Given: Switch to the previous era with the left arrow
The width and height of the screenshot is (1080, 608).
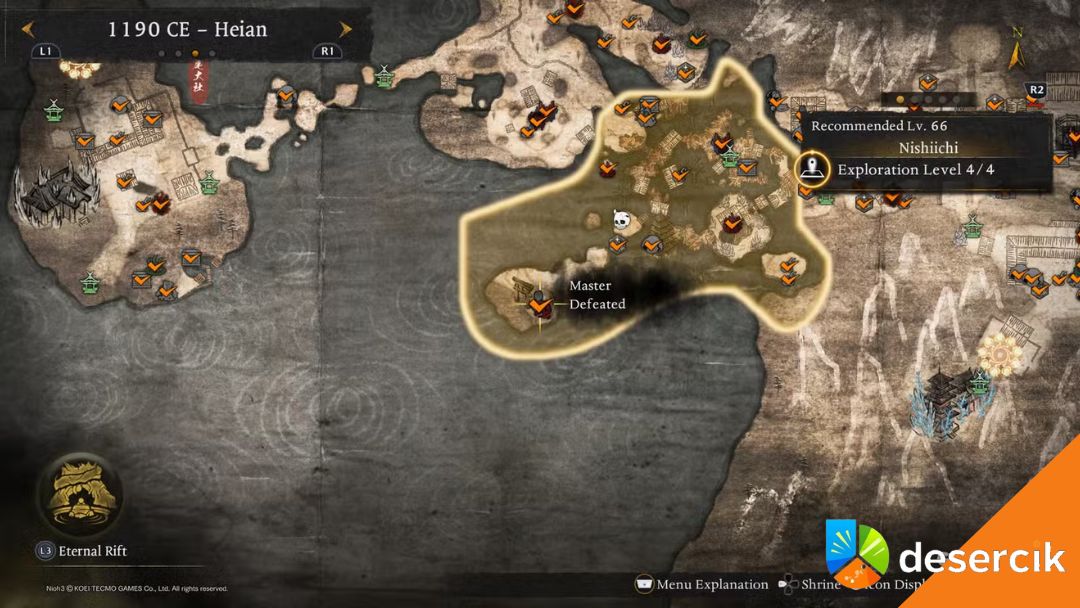Looking at the screenshot, I should (29, 29).
